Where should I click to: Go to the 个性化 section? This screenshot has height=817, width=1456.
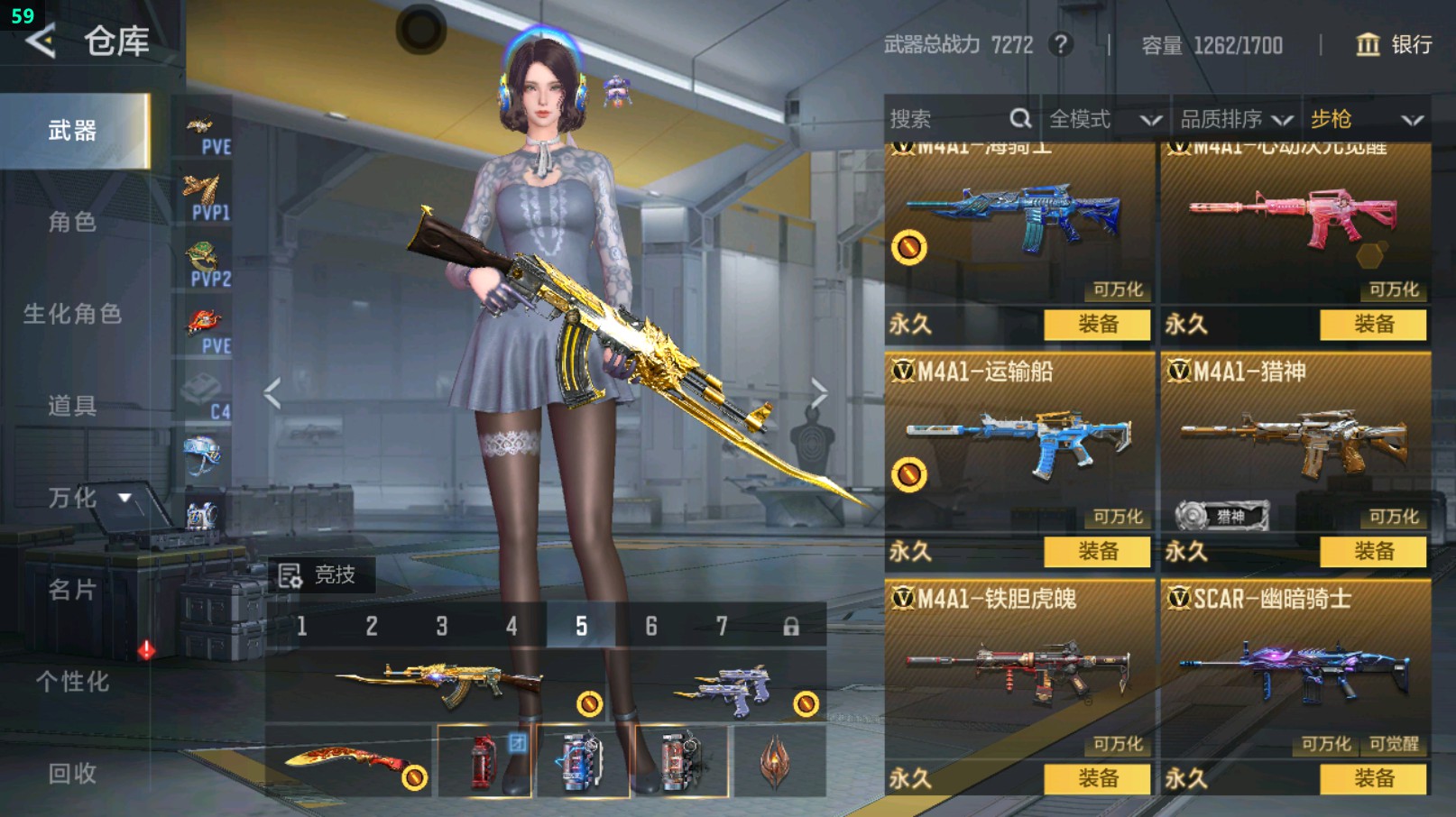click(x=73, y=682)
